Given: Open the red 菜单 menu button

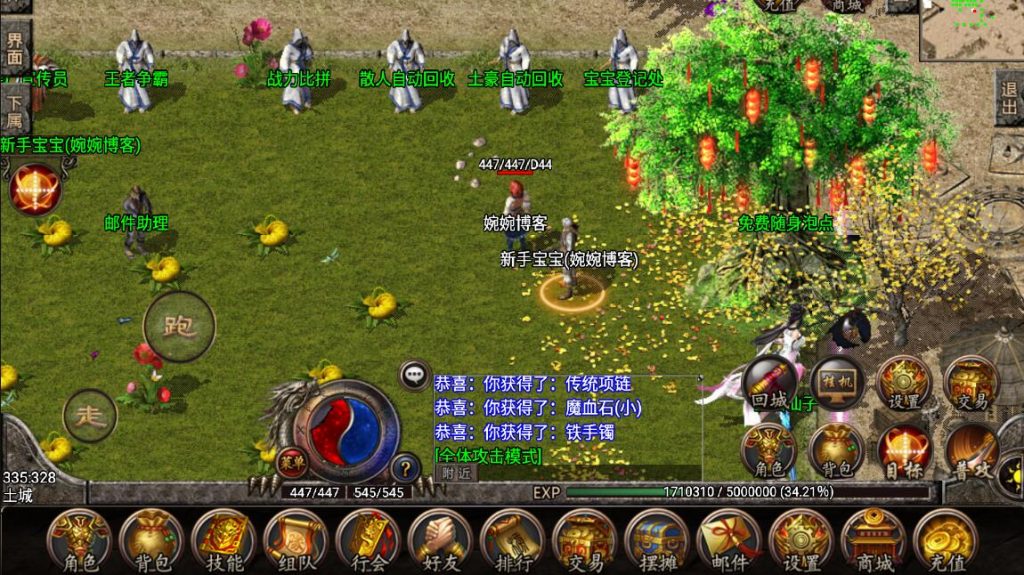Looking at the screenshot, I should coord(291,462).
